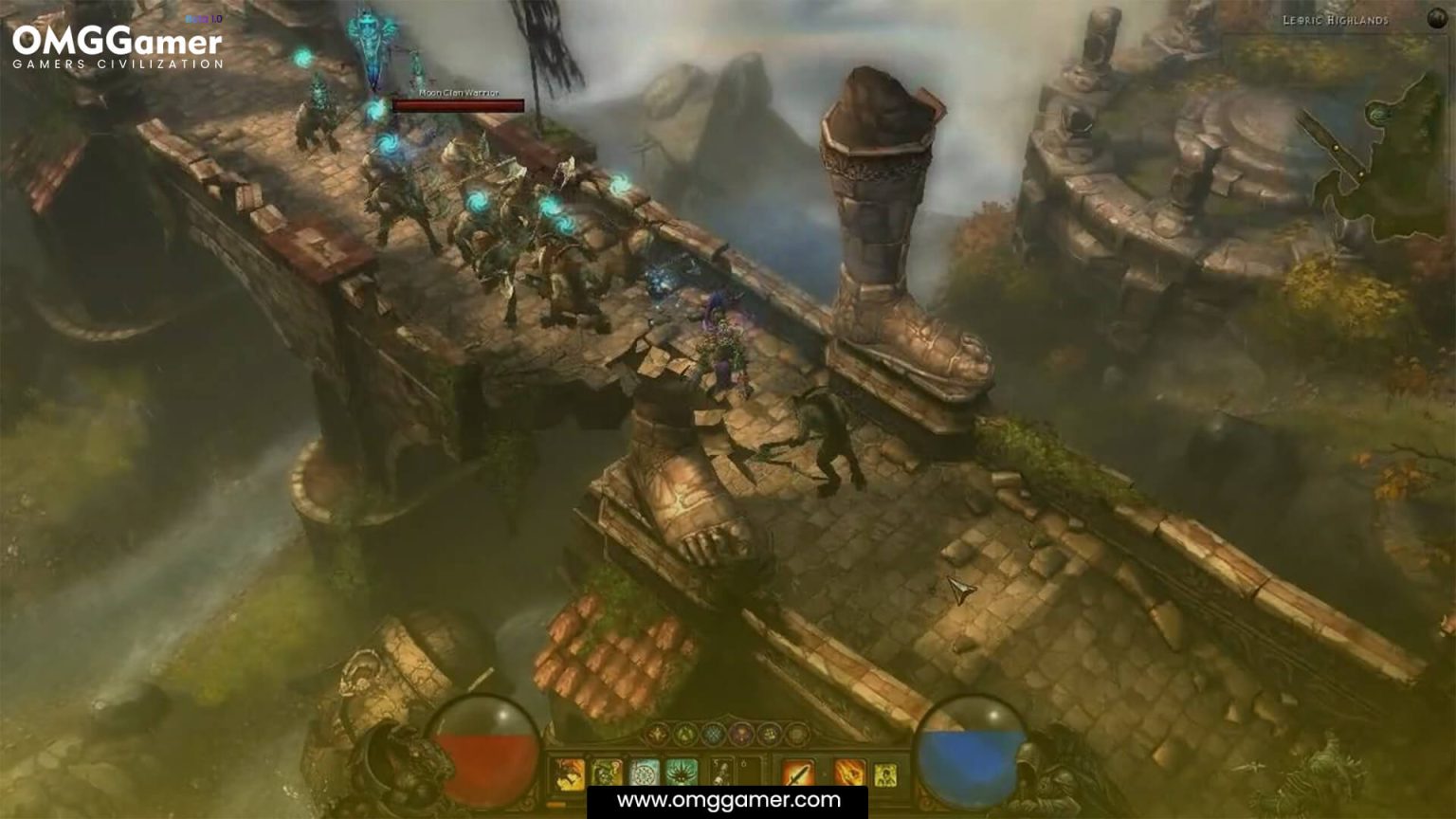1456x819 pixels.
Task: Activate the flaming sword attack skill
Action: point(798,773)
